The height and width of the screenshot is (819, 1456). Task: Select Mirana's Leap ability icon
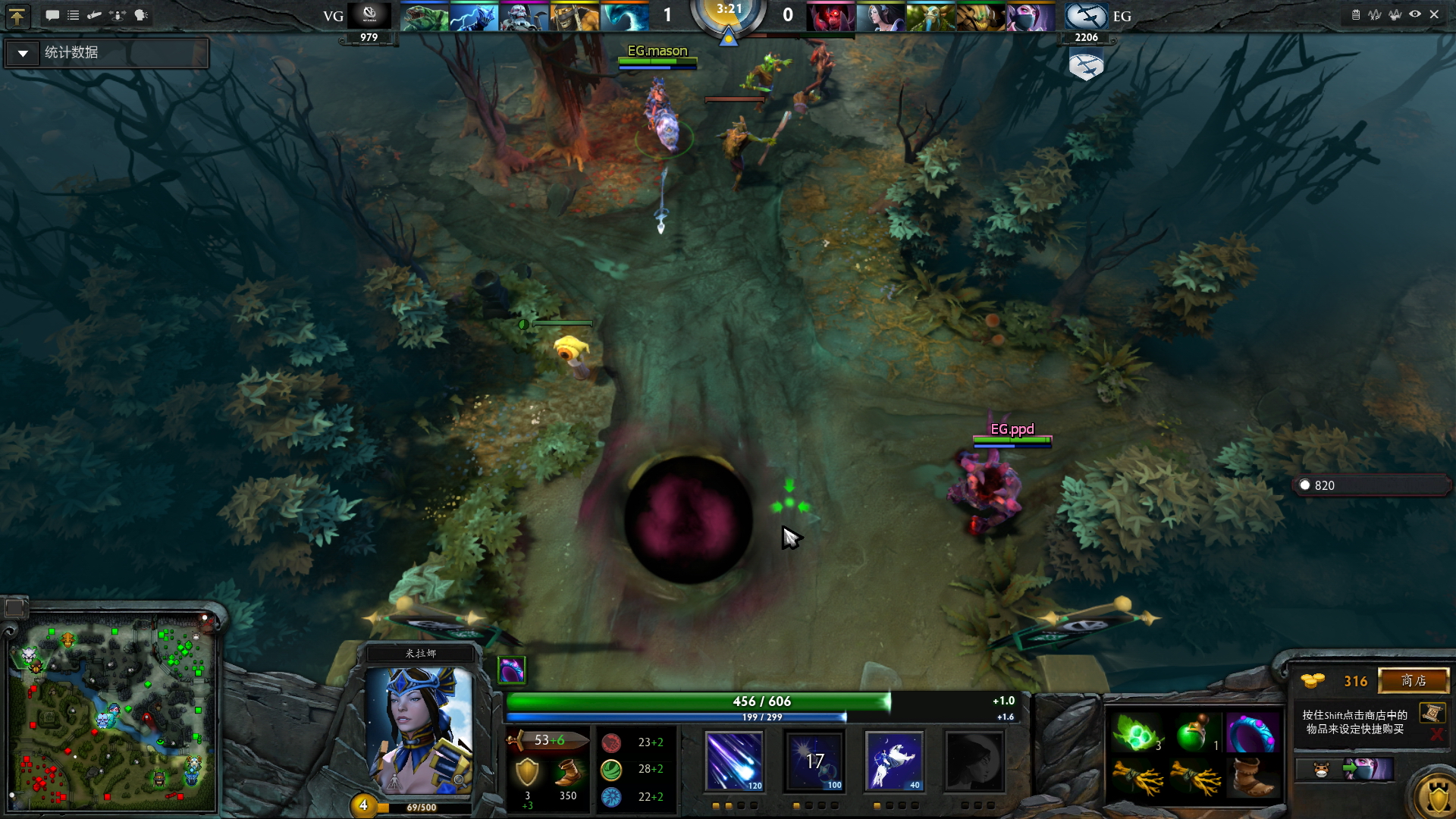tap(894, 761)
